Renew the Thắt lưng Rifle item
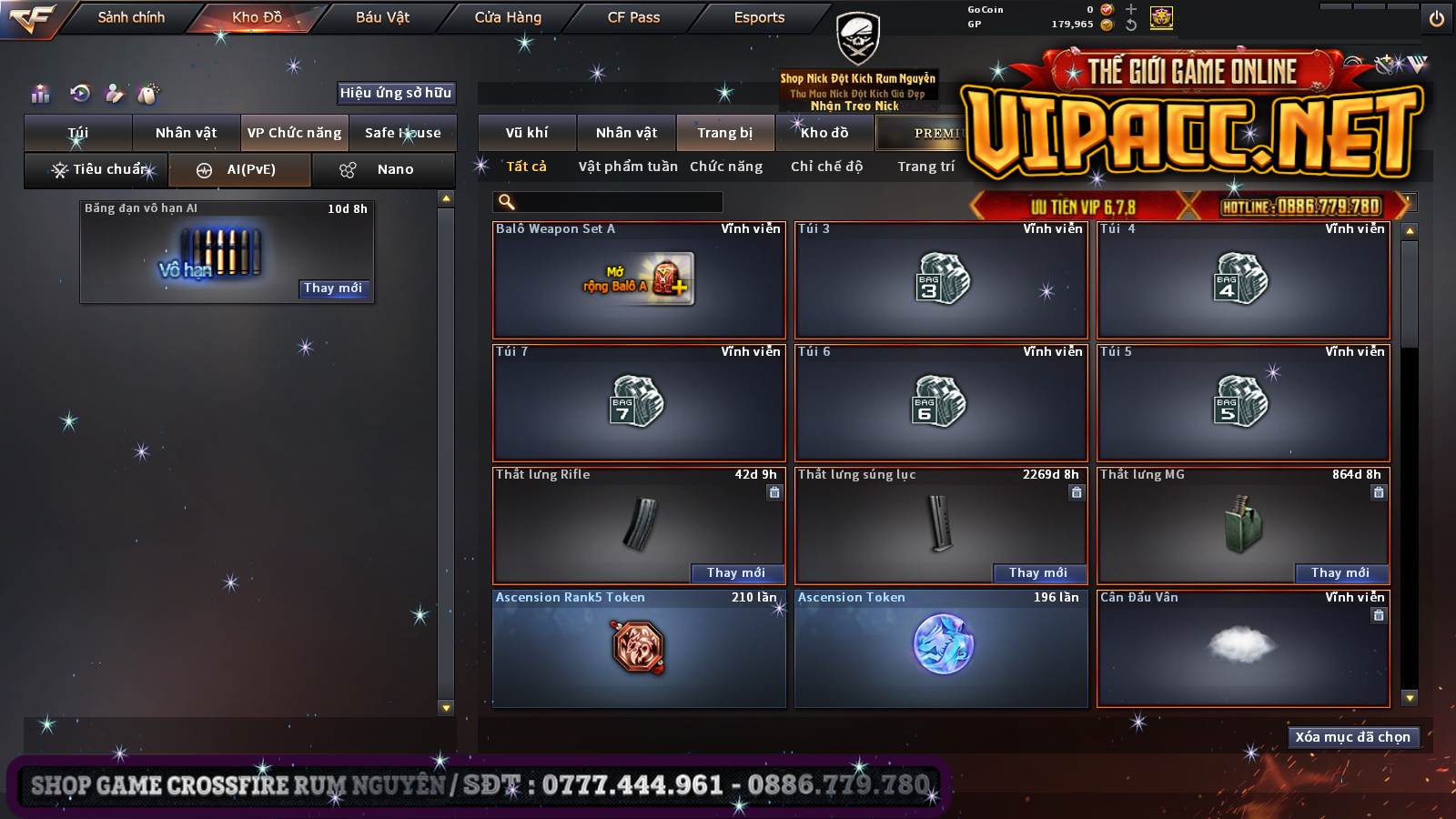The height and width of the screenshot is (819, 1456). [735, 572]
